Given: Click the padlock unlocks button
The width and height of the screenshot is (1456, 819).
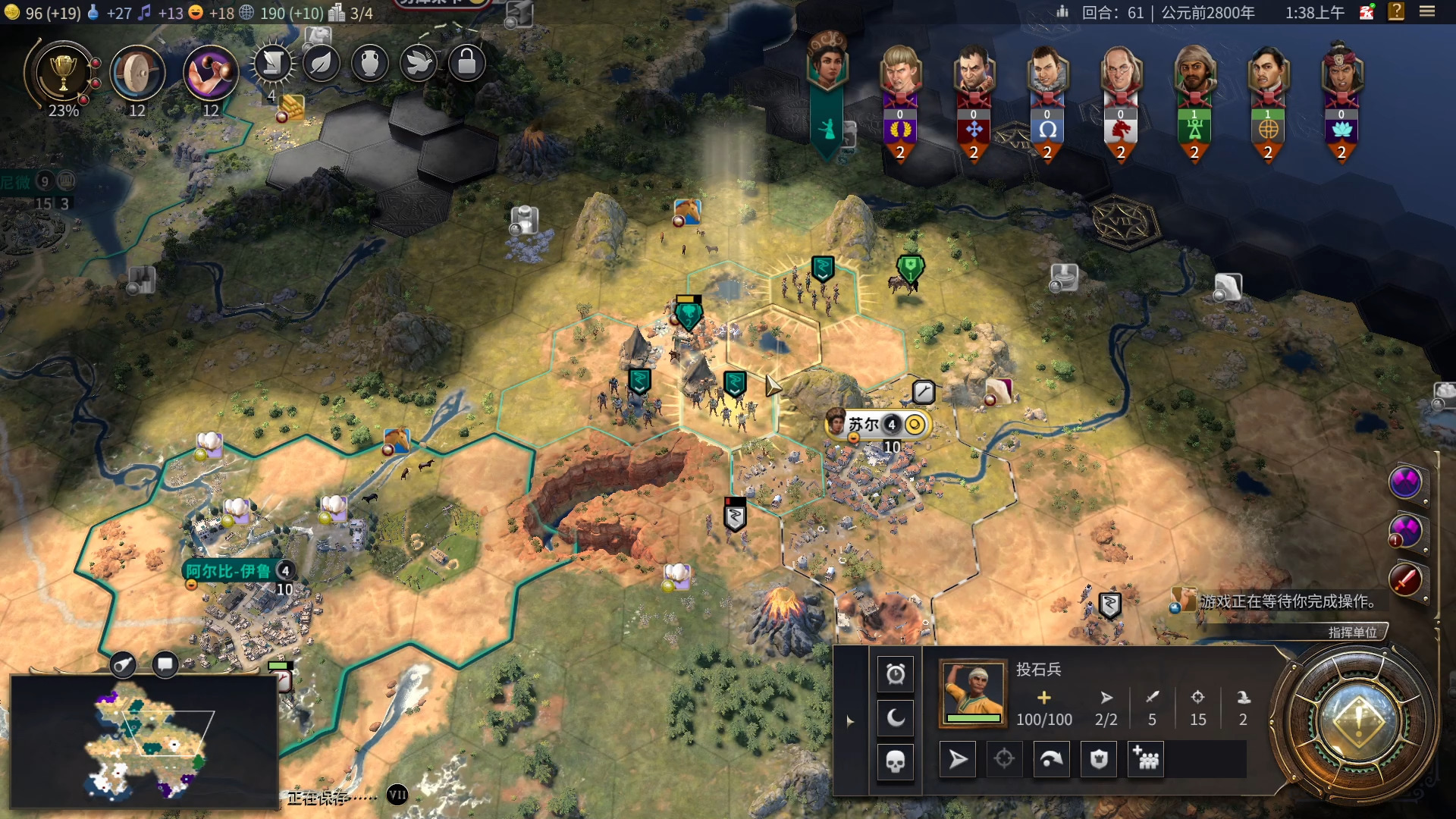Looking at the screenshot, I should [467, 64].
